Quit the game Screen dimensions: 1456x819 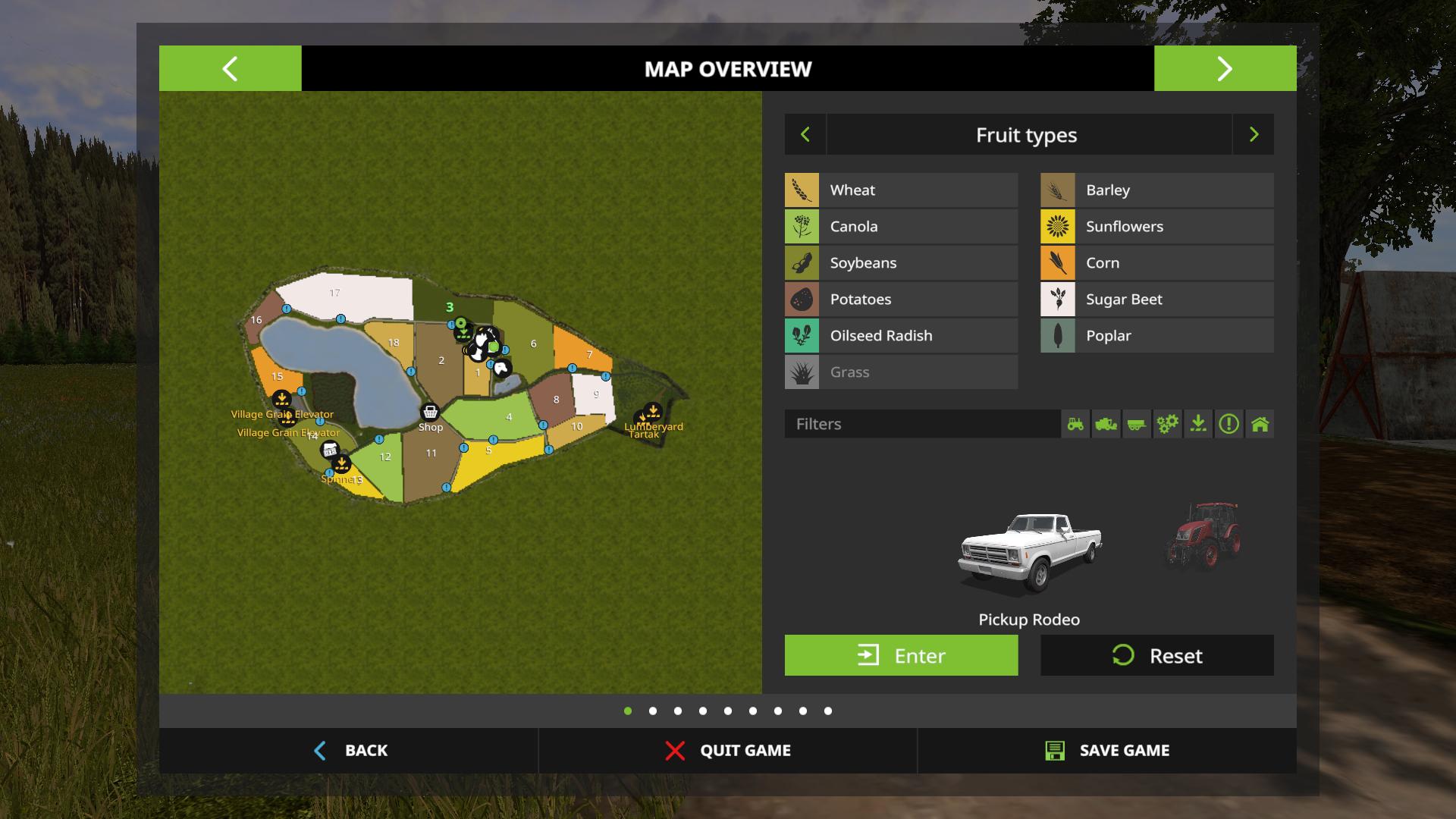click(x=728, y=750)
